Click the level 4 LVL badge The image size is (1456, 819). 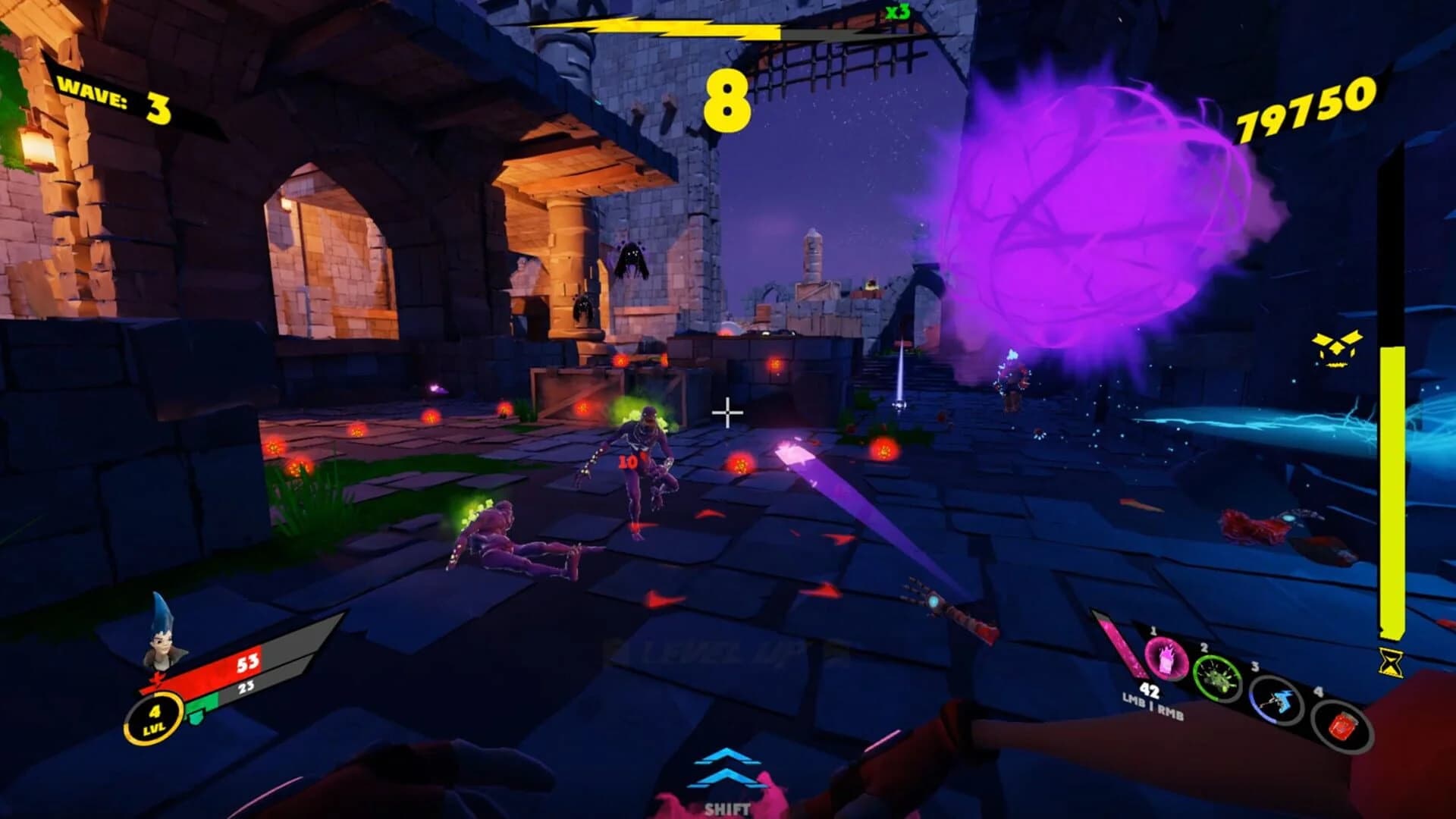point(155,717)
